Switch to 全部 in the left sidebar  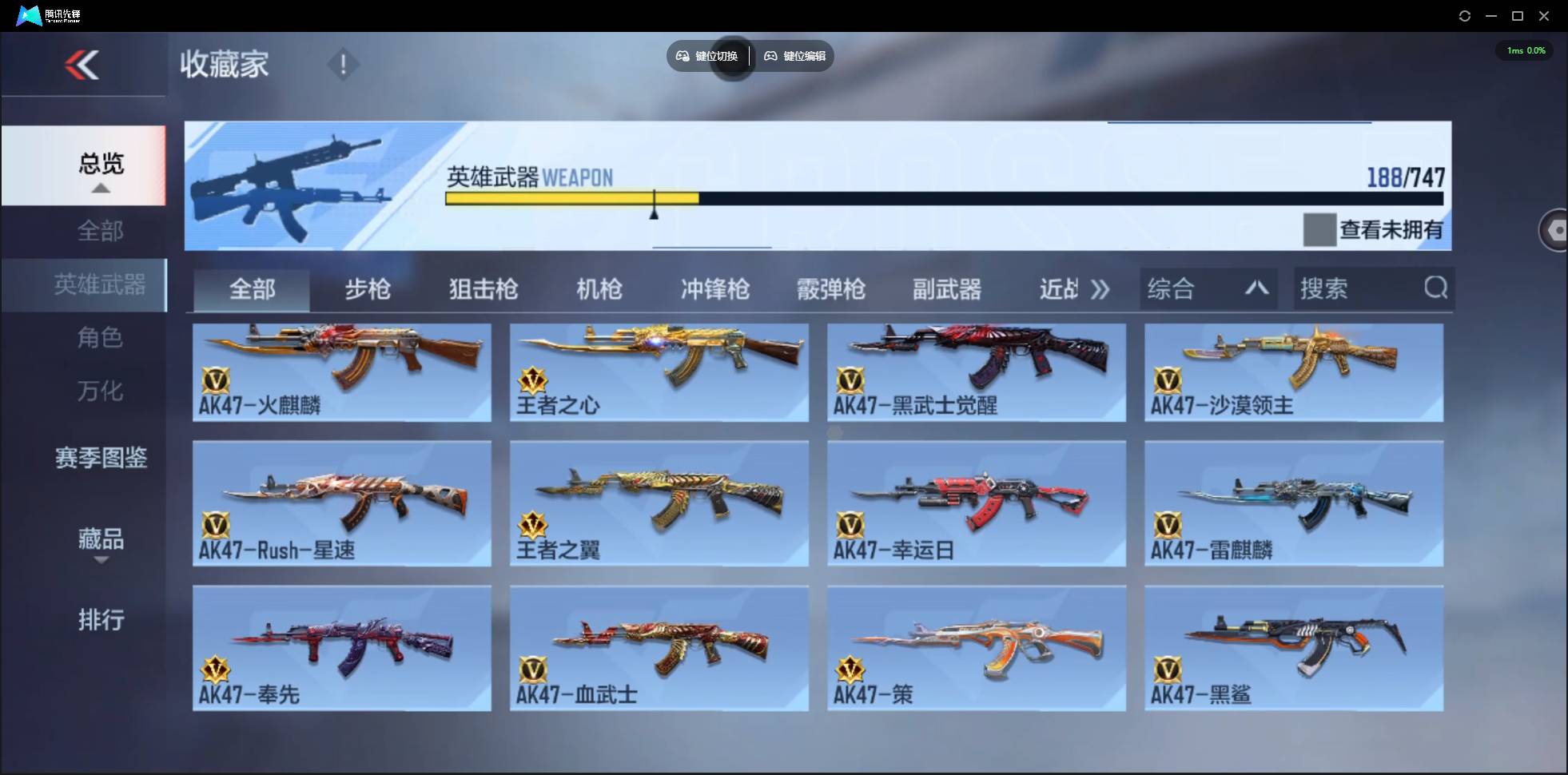point(100,231)
